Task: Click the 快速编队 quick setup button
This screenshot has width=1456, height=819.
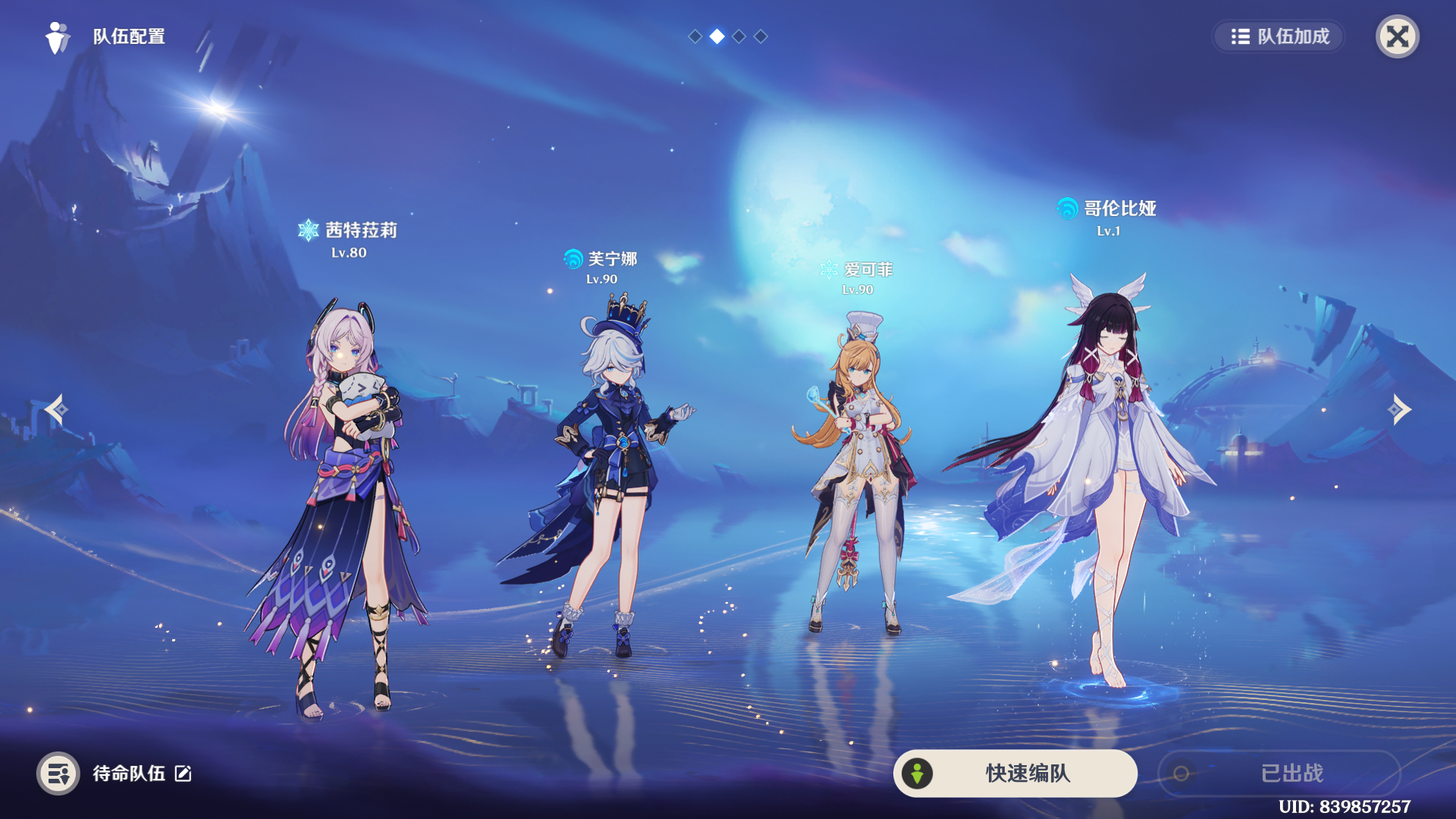Action: (1015, 773)
